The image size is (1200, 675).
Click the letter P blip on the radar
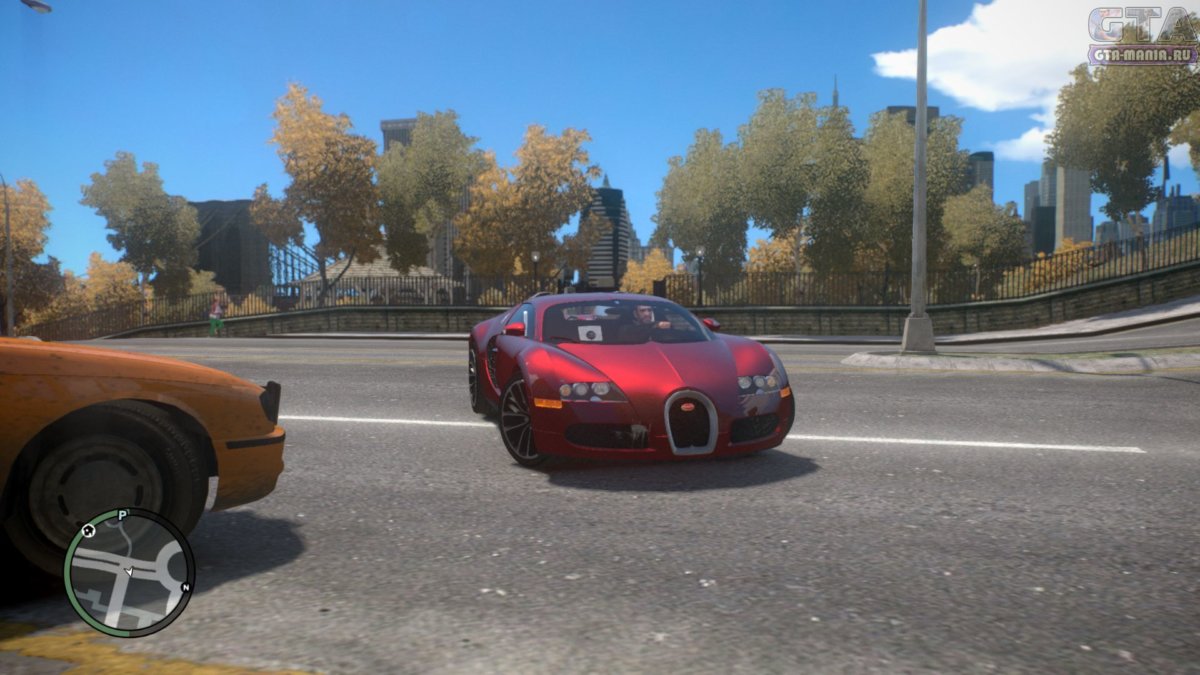pyautogui.click(x=122, y=516)
